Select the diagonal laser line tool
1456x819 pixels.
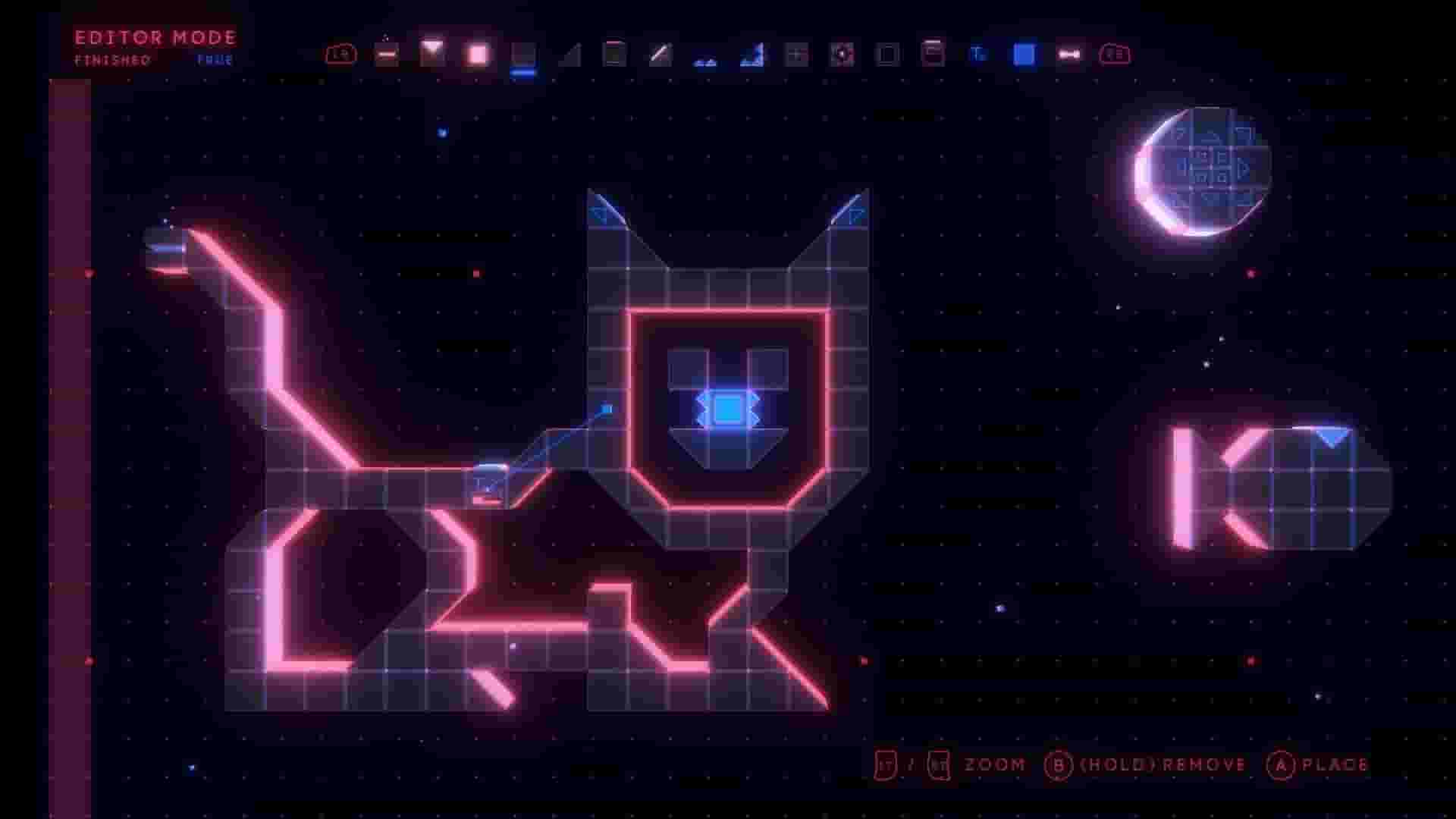[659, 53]
